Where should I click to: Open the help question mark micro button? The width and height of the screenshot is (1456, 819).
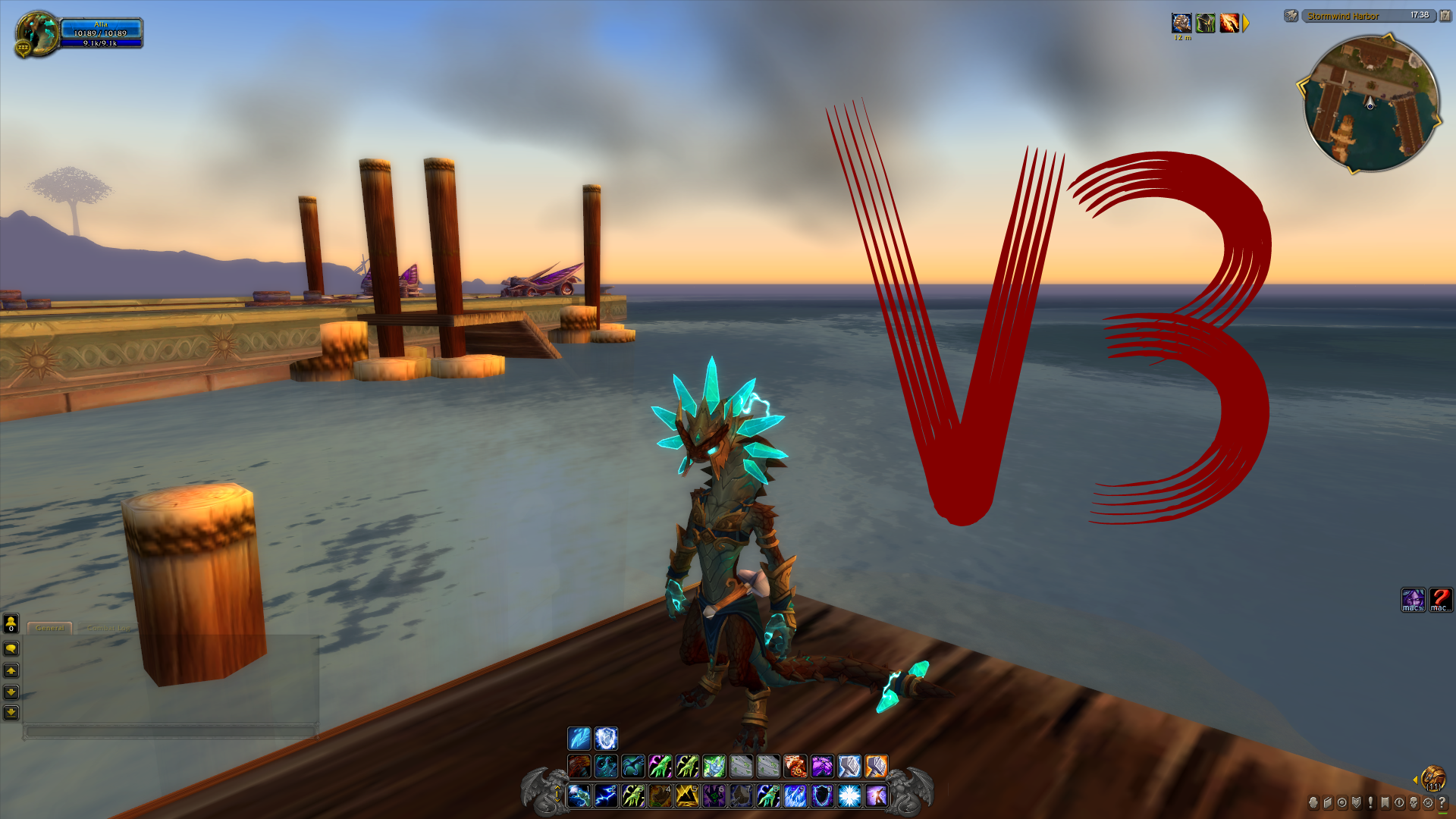[x=1442, y=802]
